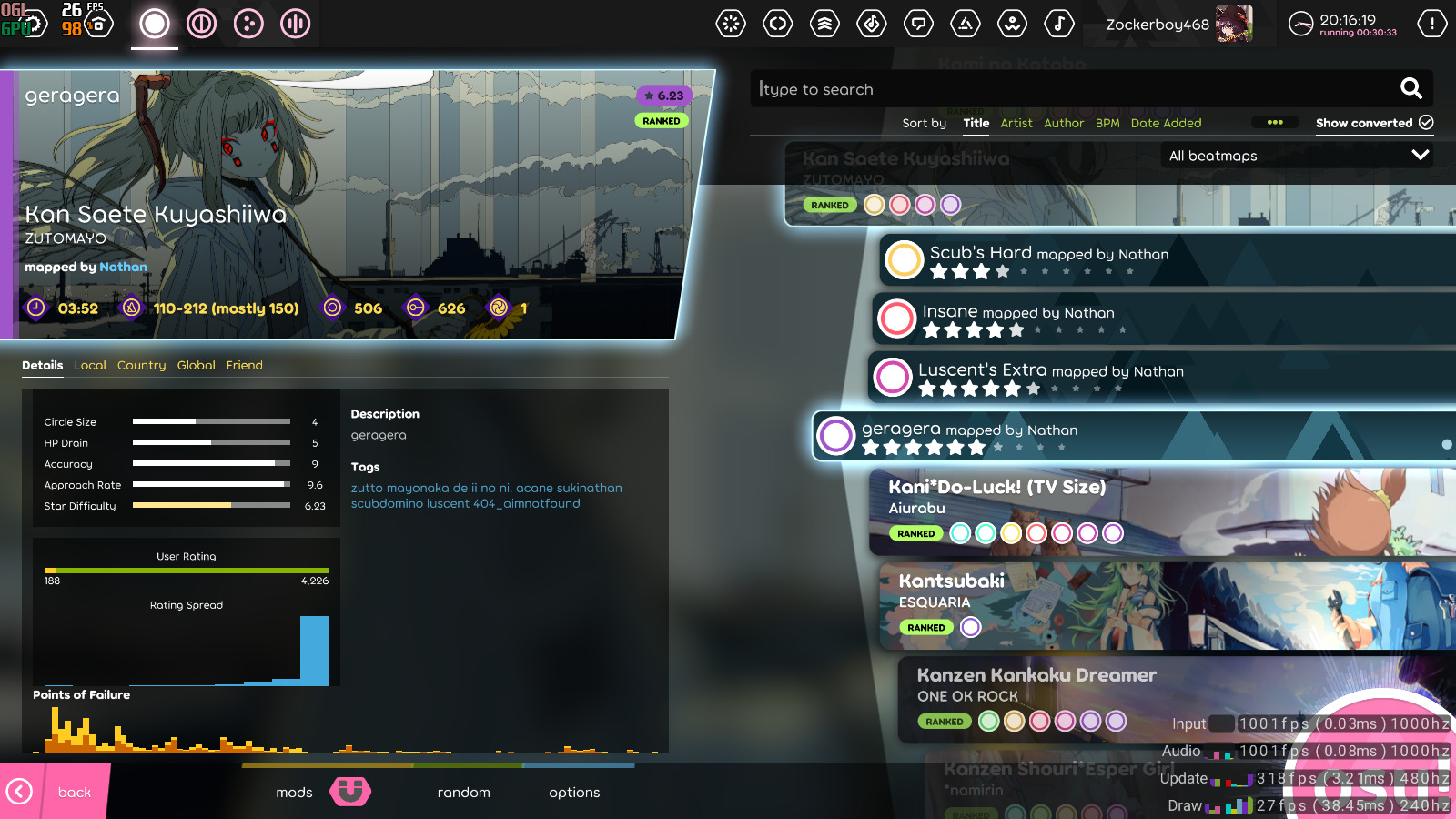This screenshot has height=819, width=1456.
Task: Switch to the osu!mania ruleset
Action: (x=295, y=25)
